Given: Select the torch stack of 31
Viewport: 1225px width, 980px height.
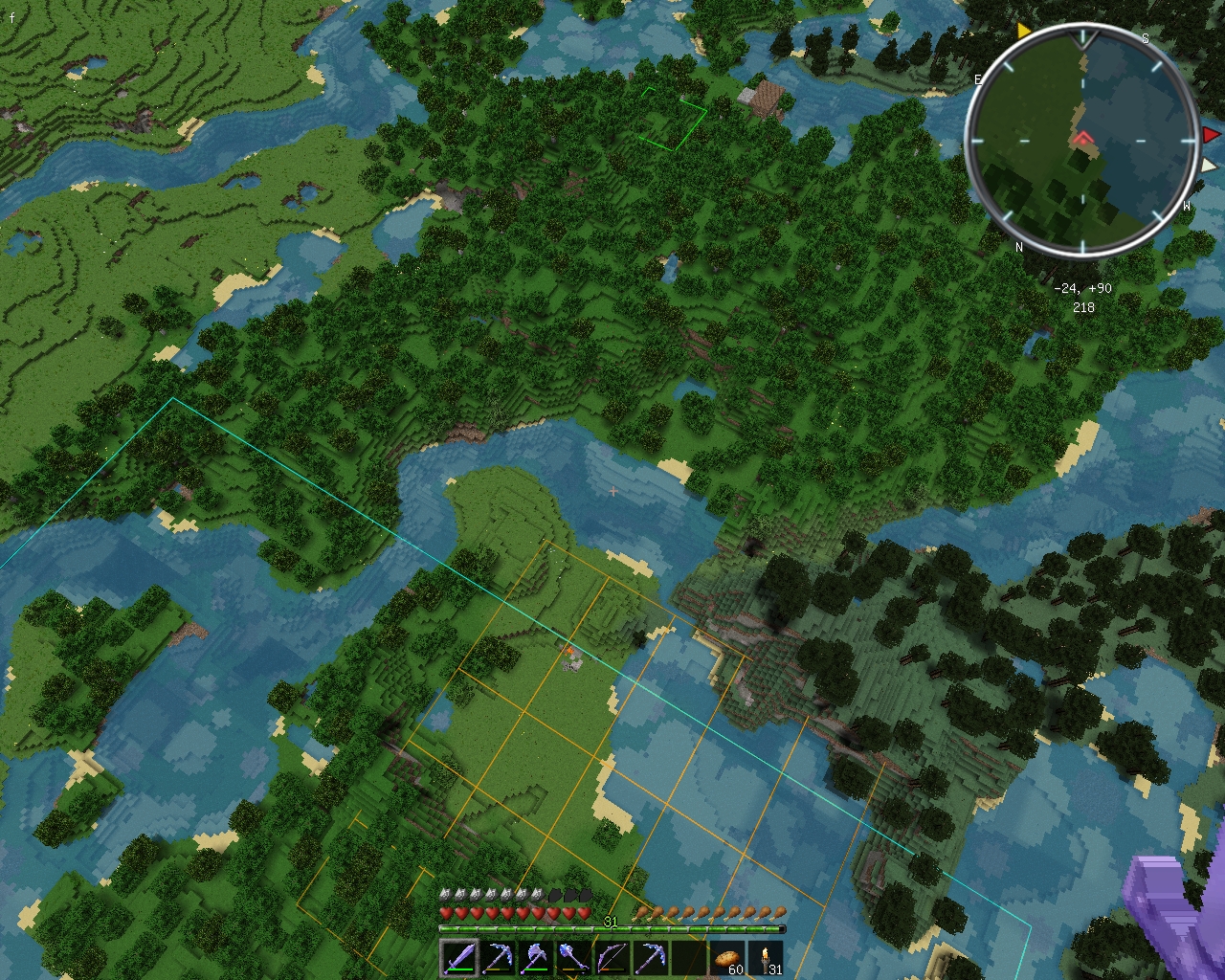Looking at the screenshot, I should pyautogui.click(x=765, y=958).
